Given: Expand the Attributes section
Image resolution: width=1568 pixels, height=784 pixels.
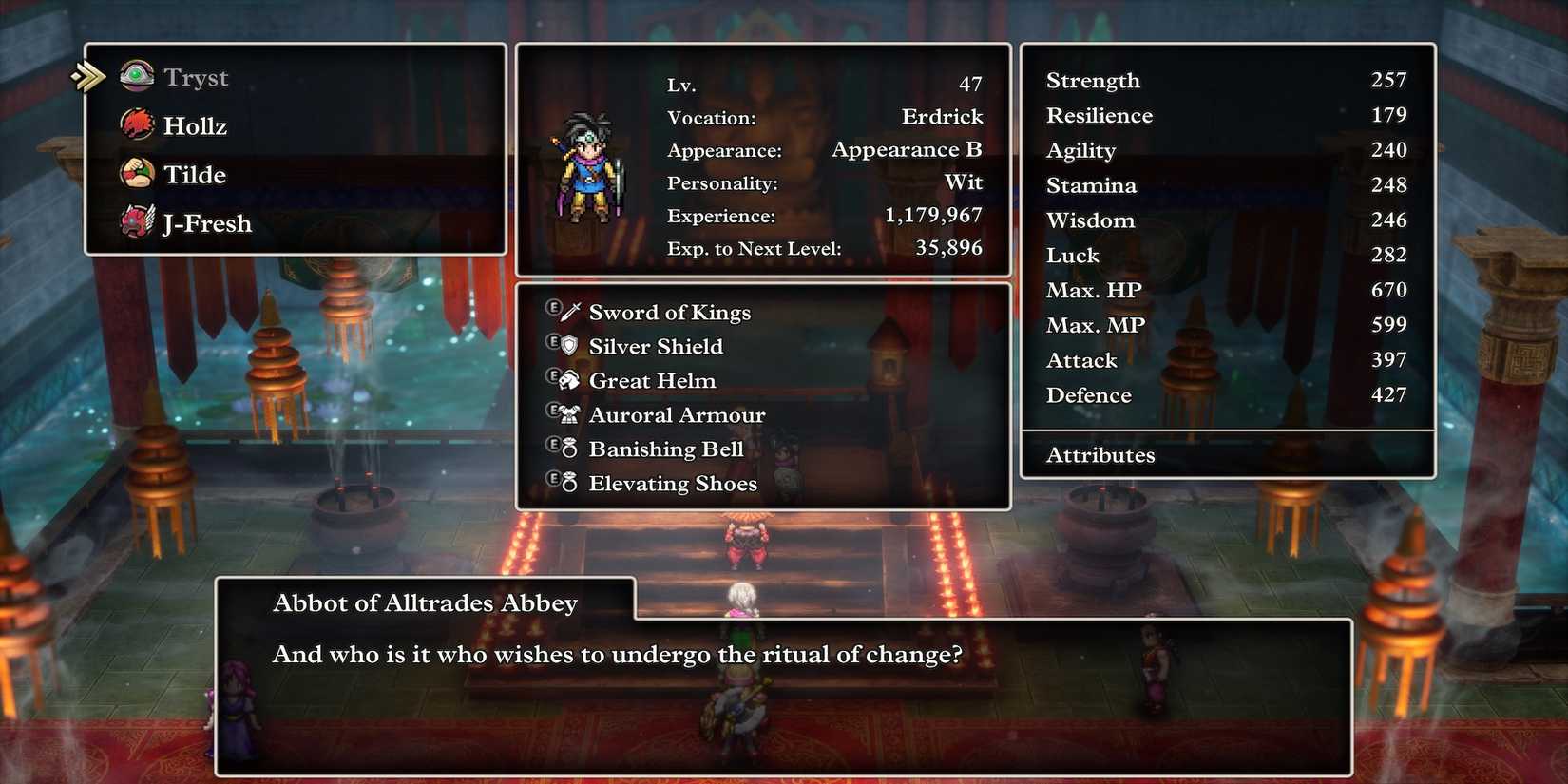Looking at the screenshot, I should (x=1100, y=455).
